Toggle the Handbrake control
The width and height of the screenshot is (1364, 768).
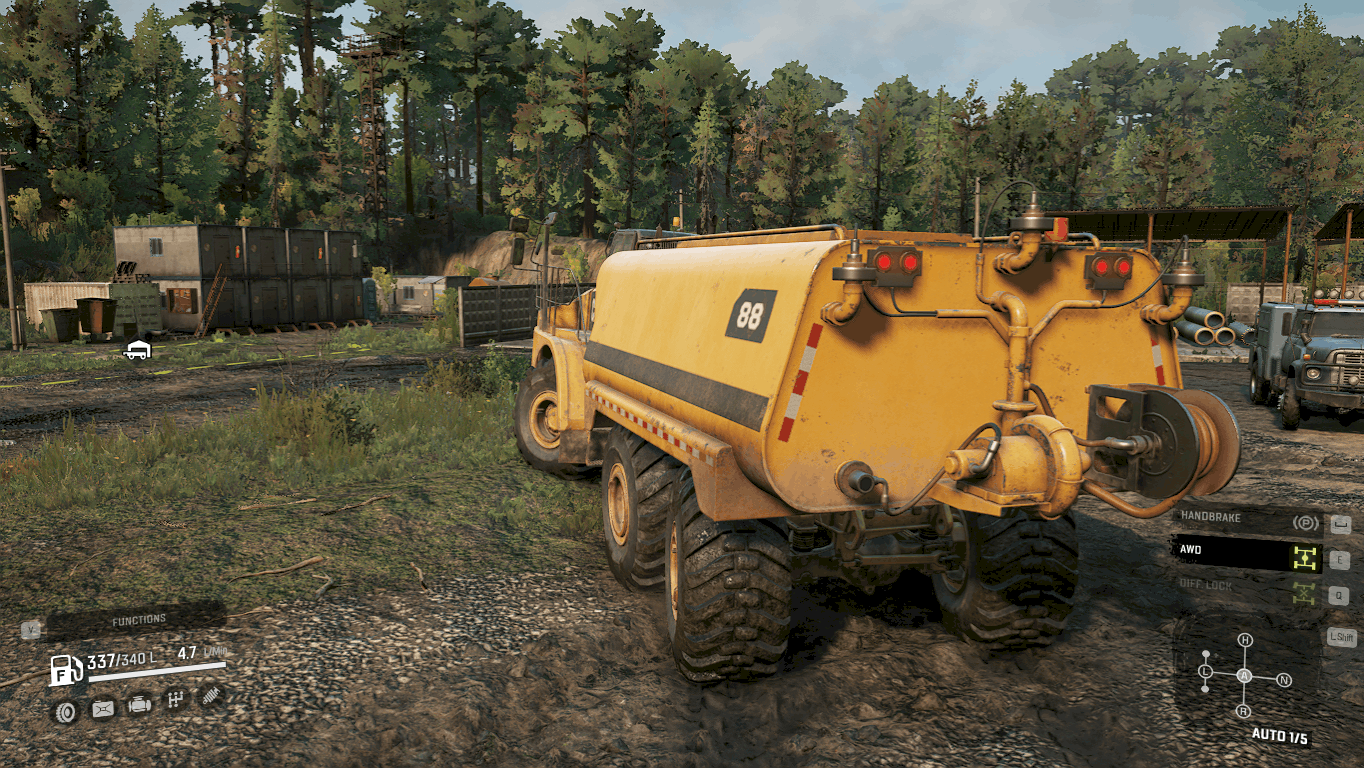click(1246, 520)
